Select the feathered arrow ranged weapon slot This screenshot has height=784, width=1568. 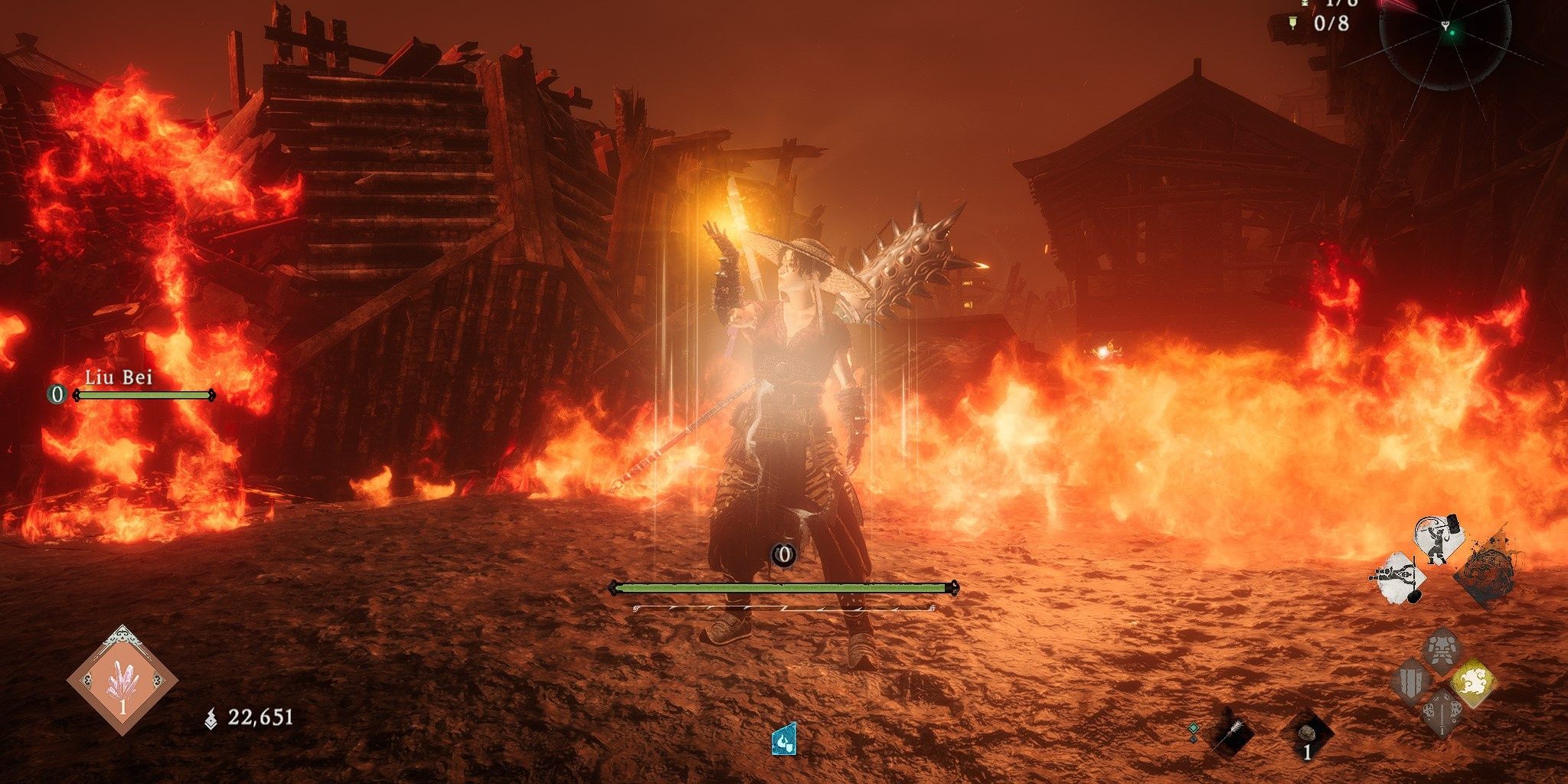1231,733
